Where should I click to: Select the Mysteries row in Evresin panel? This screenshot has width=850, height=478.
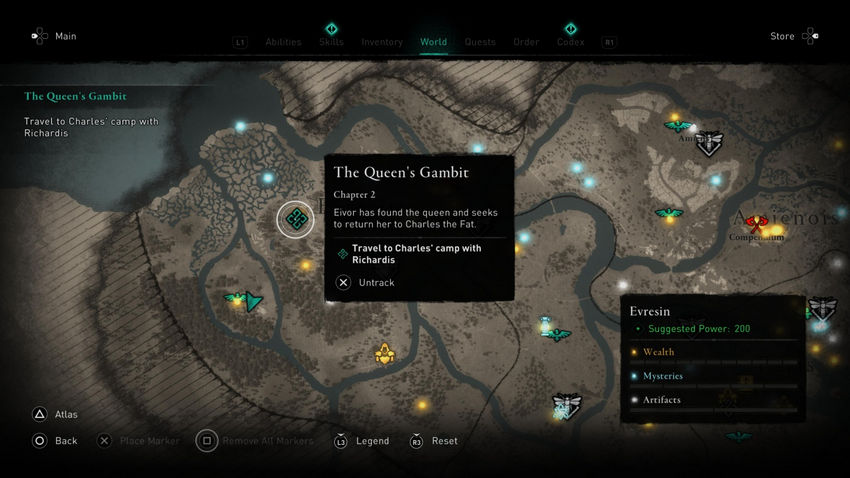[662, 376]
